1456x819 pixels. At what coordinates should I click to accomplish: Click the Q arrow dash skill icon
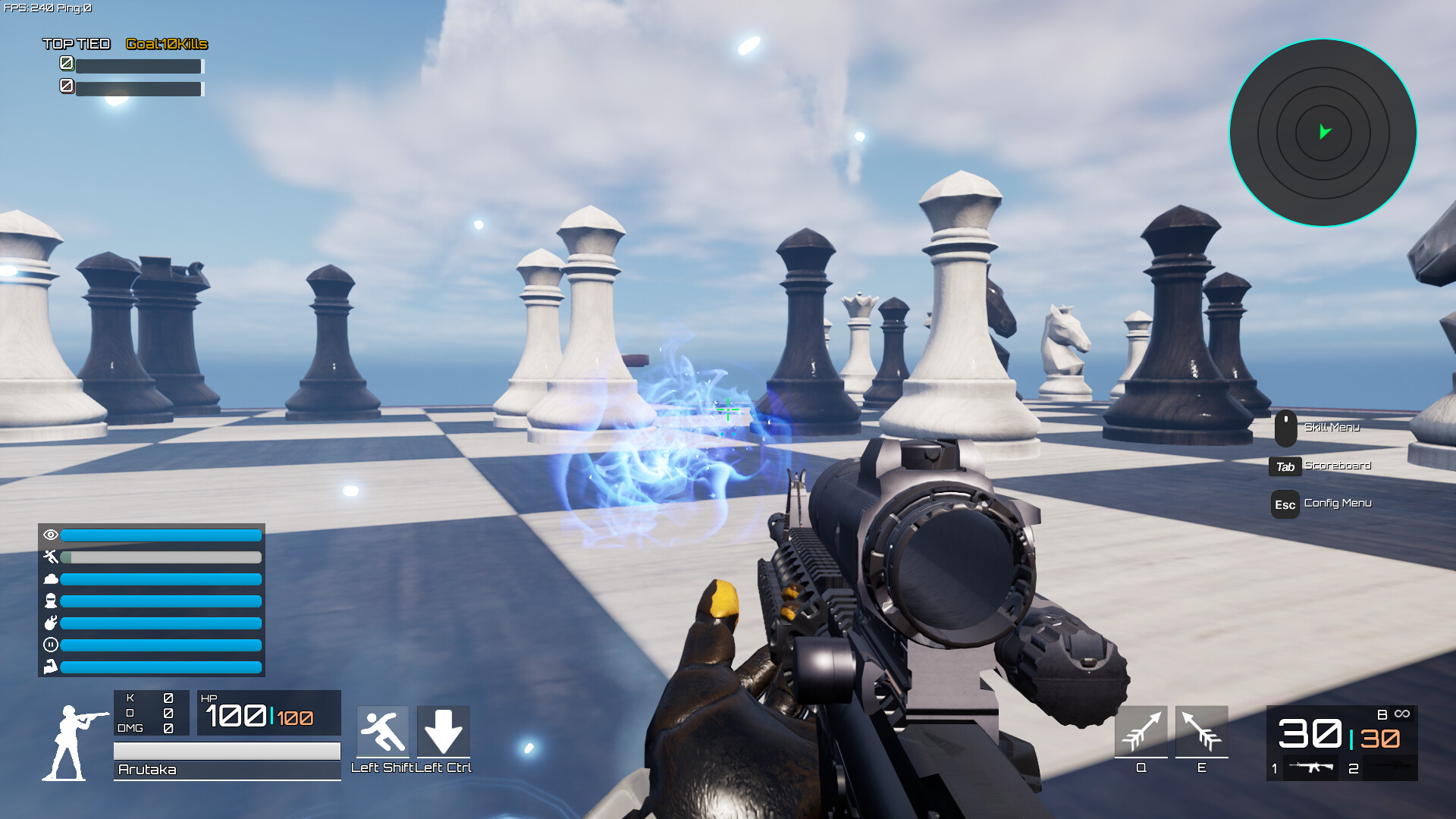1141,732
